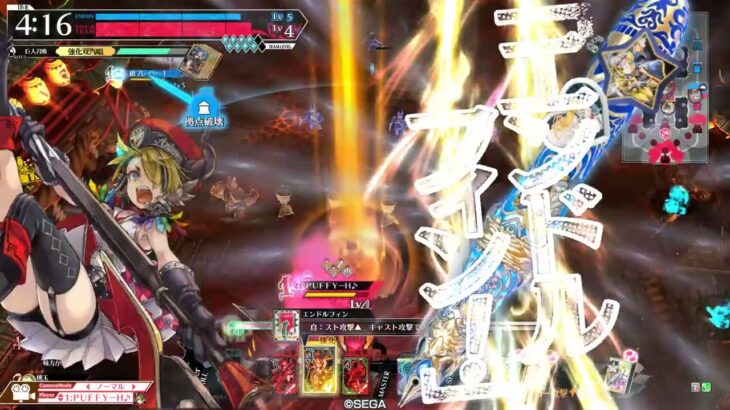Select the highlighted gold skill card
The image size is (730, 410).
[321, 369]
